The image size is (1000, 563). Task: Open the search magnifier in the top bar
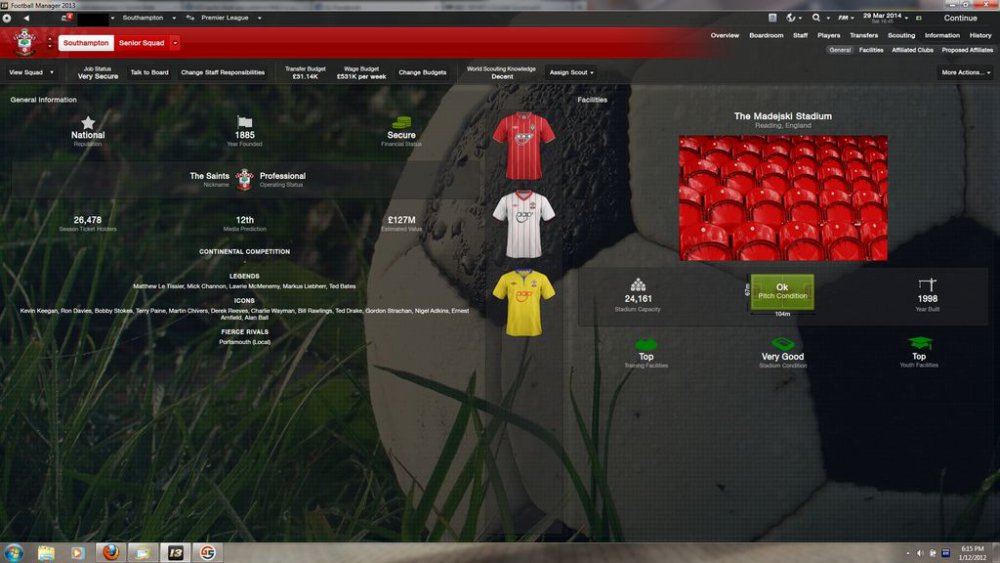pos(816,18)
